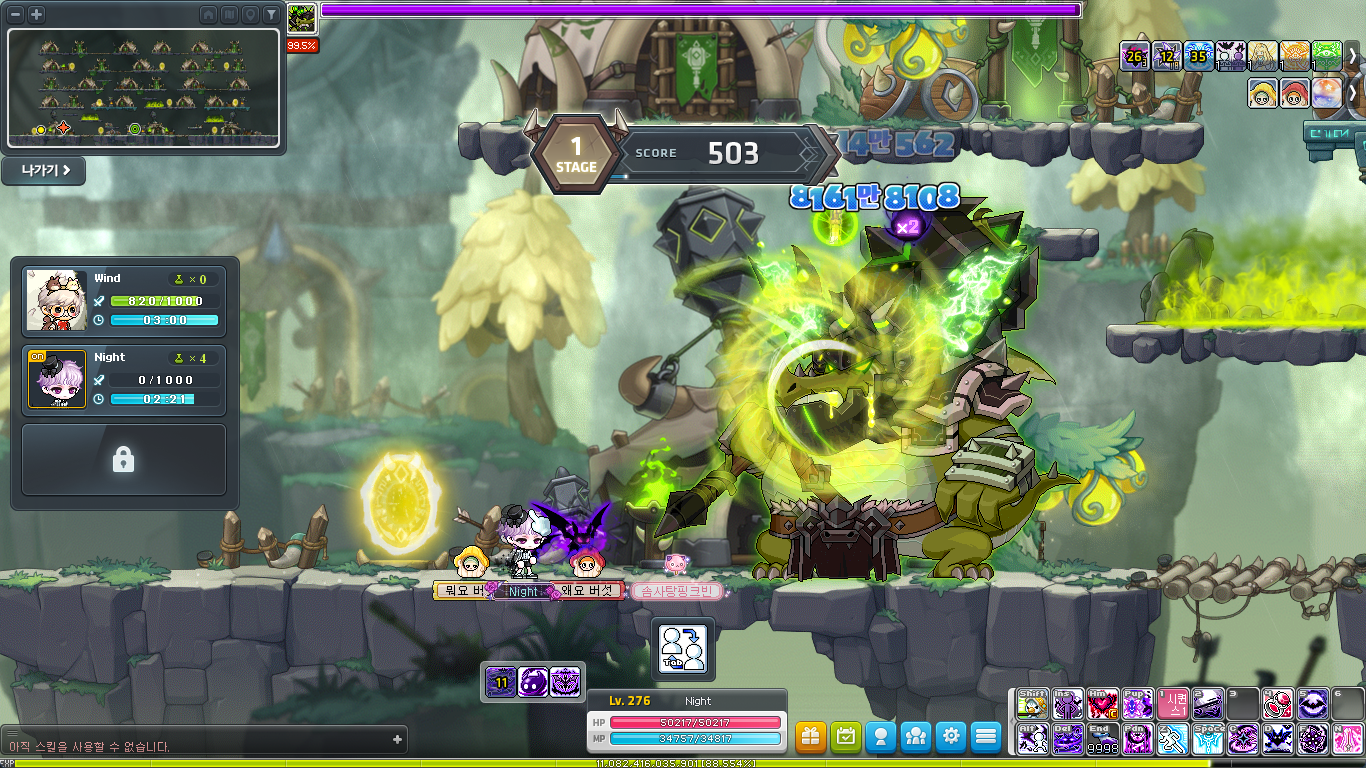Activate the Shift key penguin skill slot

1033,703
